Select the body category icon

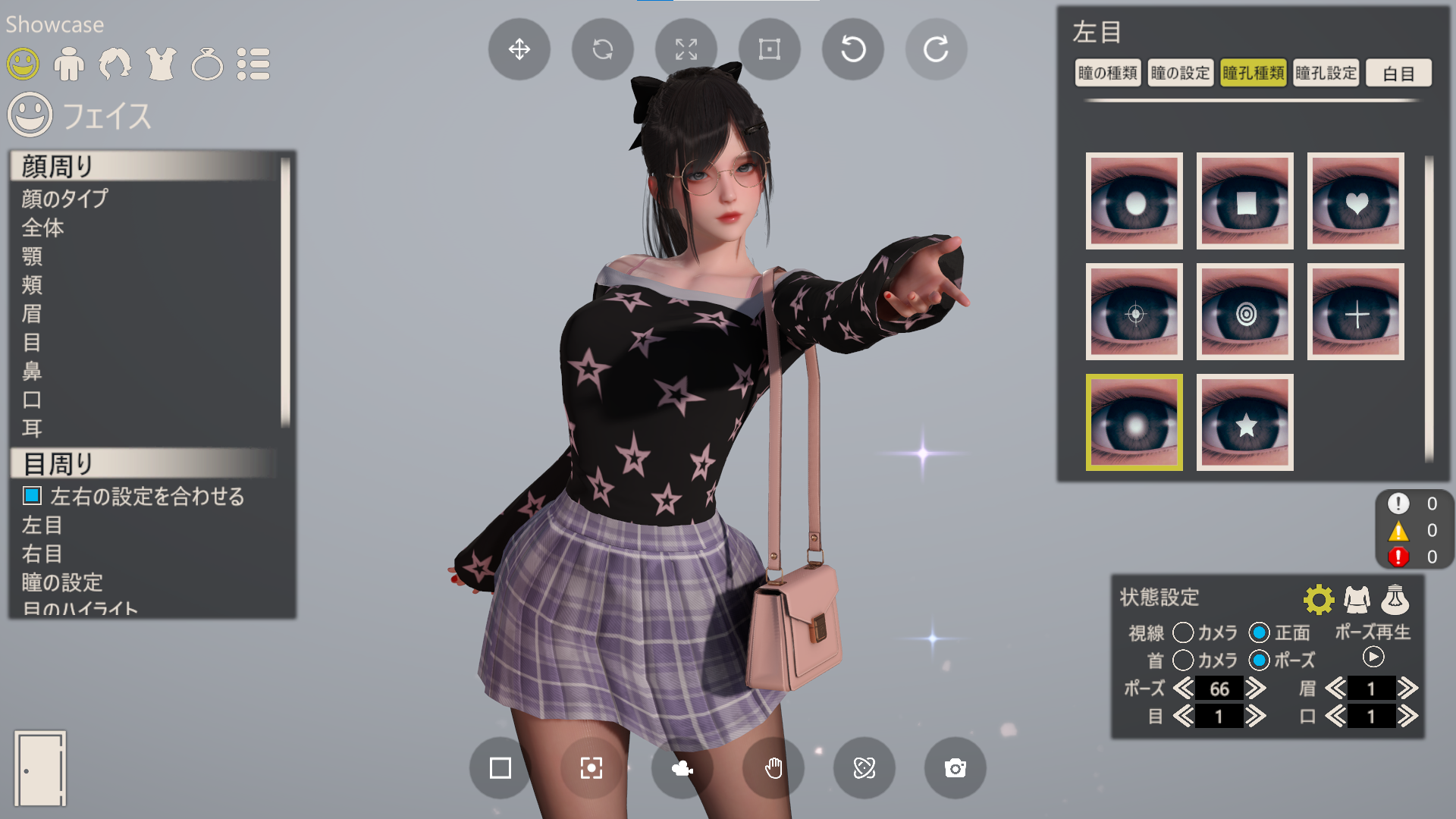pyautogui.click(x=71, y=64)
